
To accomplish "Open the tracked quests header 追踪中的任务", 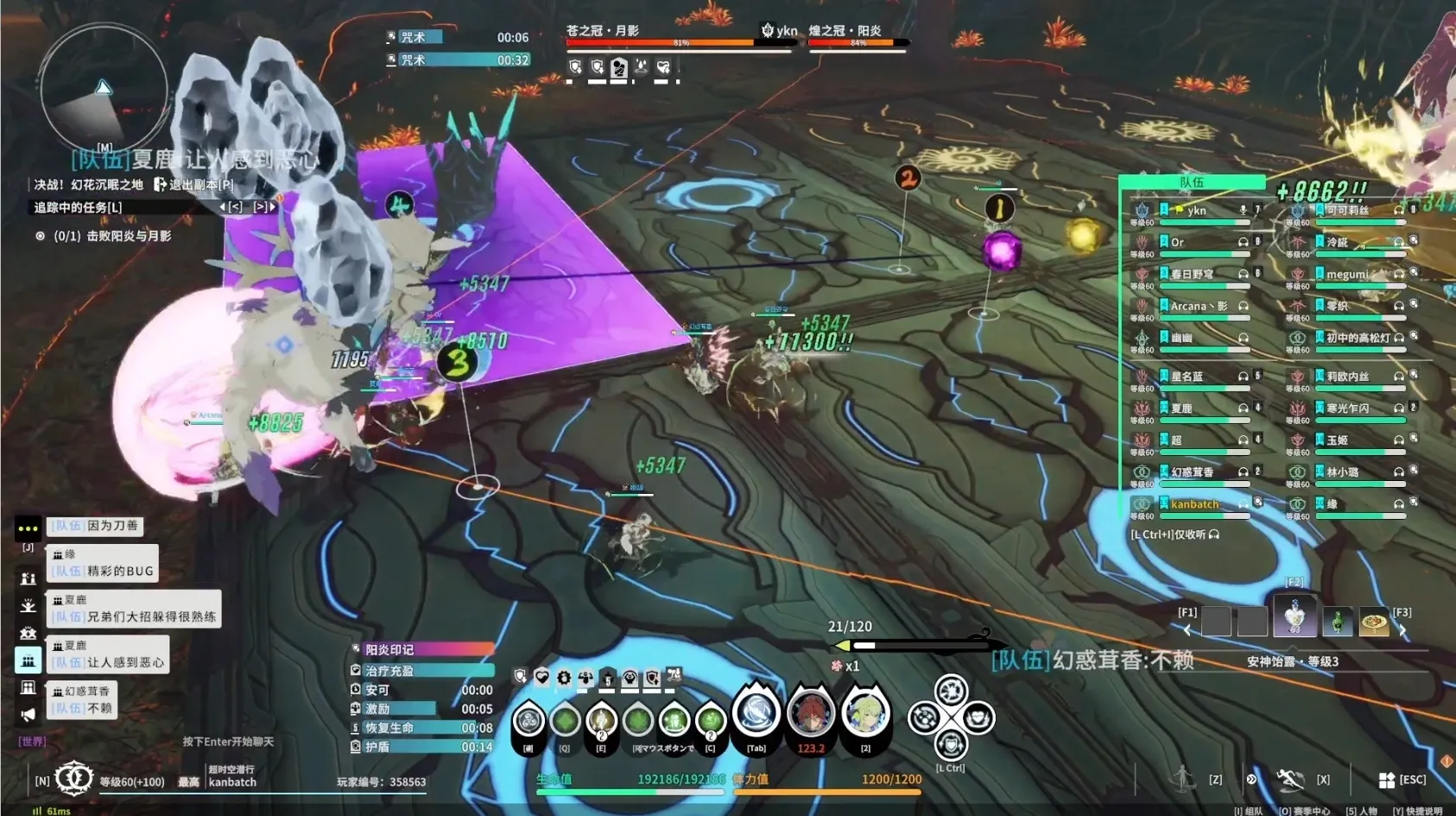I will click(x=78, y=207).
